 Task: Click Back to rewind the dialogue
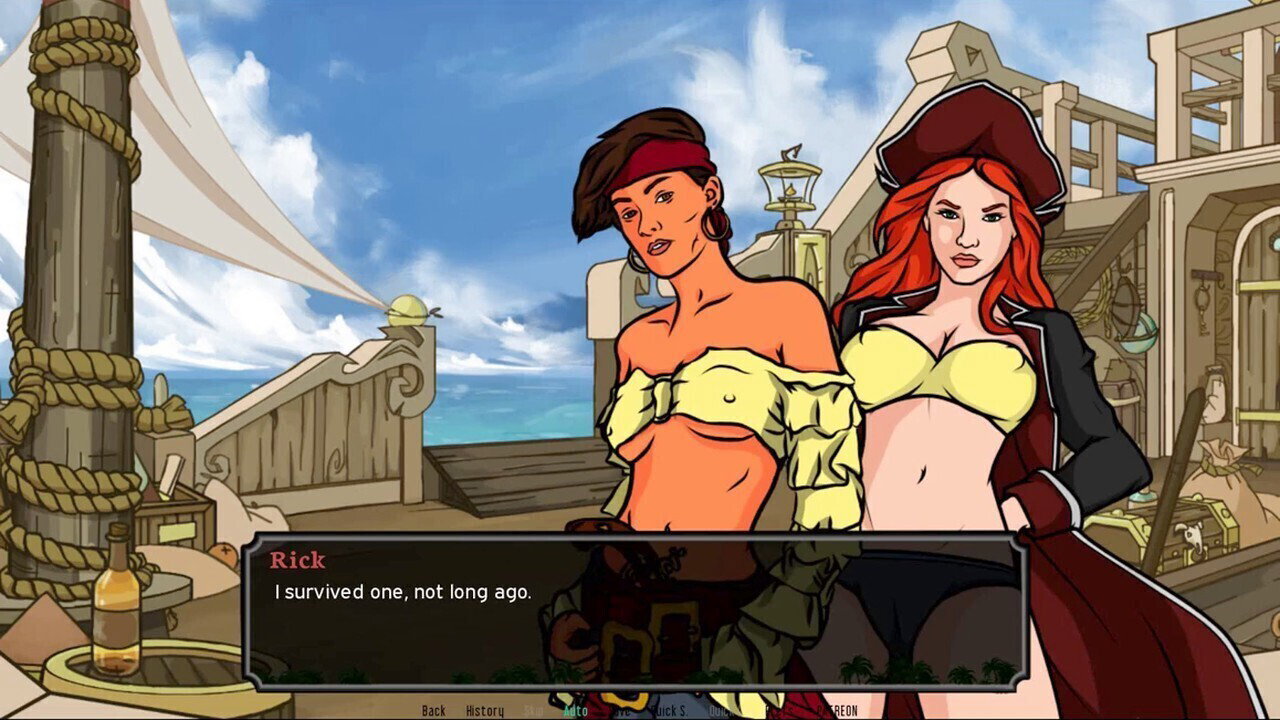coord(434,711)
